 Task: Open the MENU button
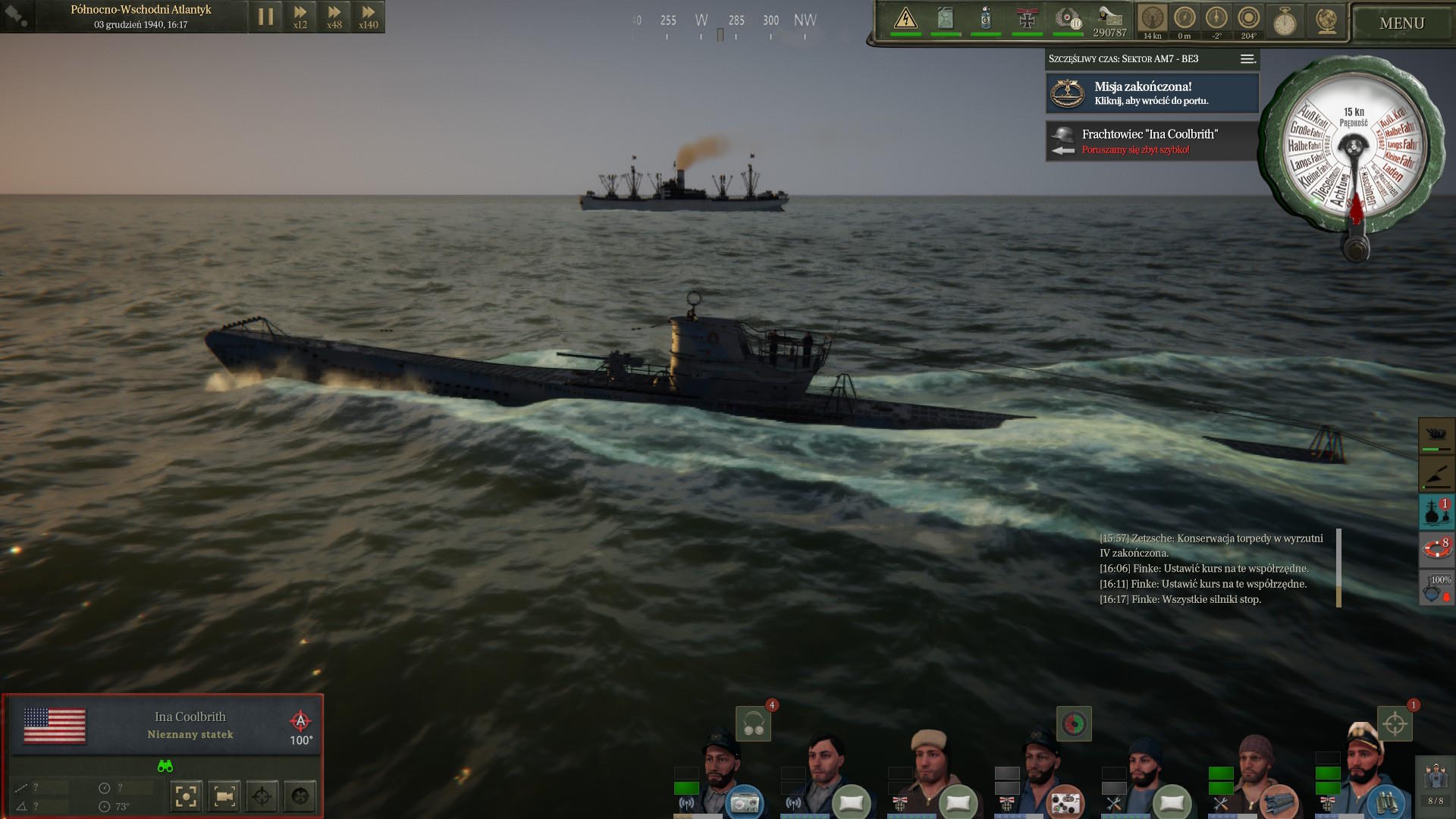pyautogui.click(x=1401, y=24)
